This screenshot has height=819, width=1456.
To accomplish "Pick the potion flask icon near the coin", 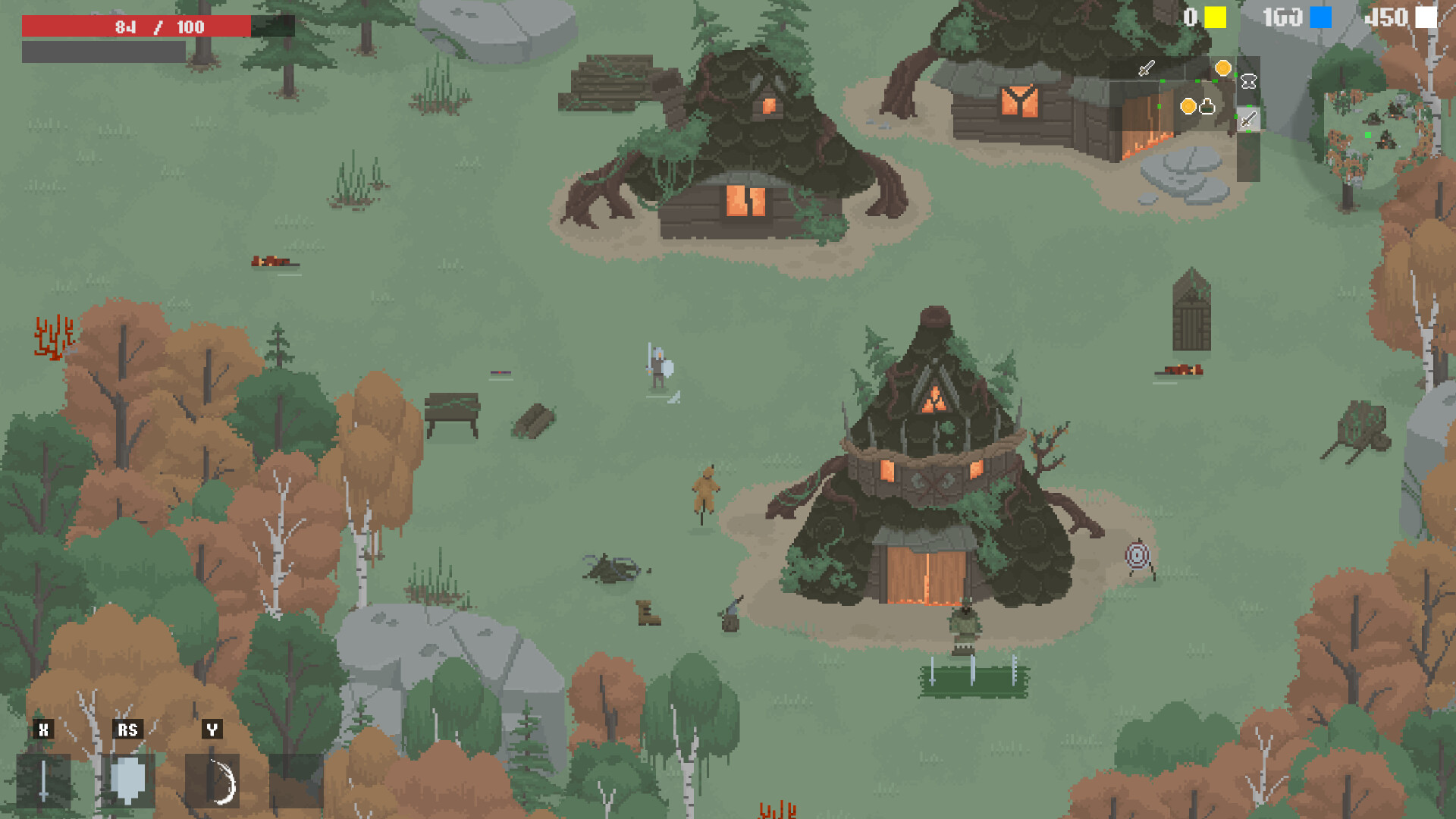I will (1207, 106).
